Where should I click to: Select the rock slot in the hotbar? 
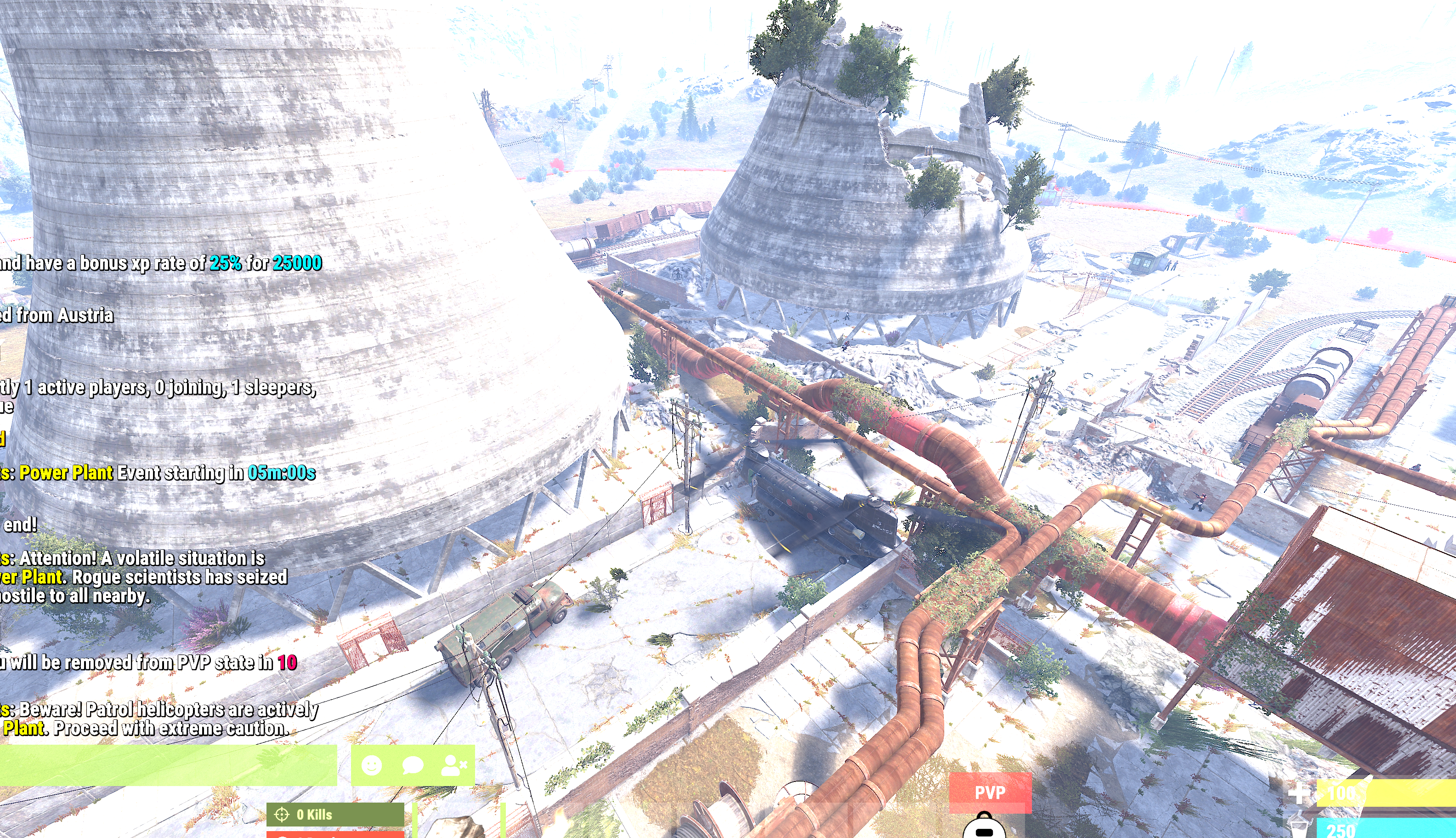coord(459,824)
